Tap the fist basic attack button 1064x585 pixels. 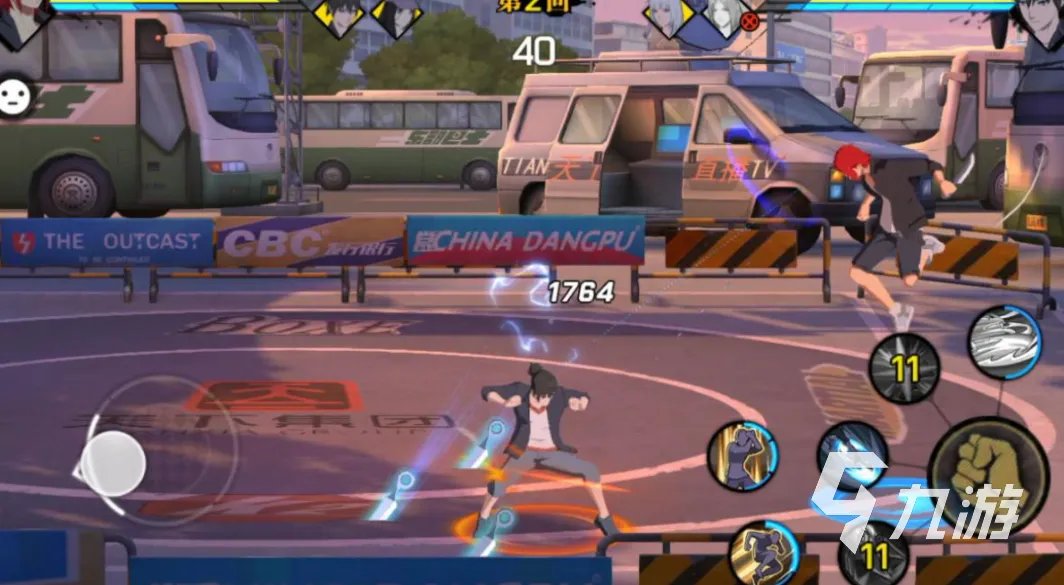pos(988,473)
